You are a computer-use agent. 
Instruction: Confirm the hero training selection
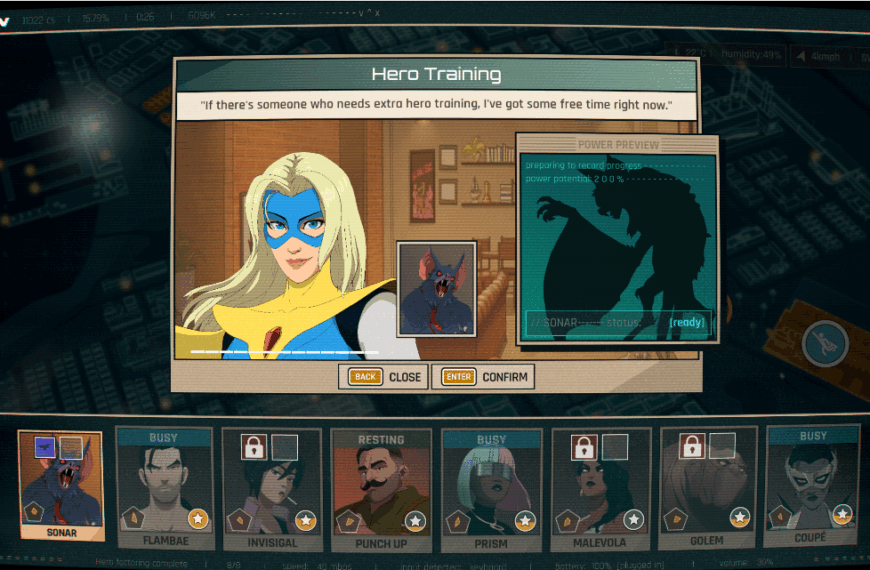coord(483,377)
